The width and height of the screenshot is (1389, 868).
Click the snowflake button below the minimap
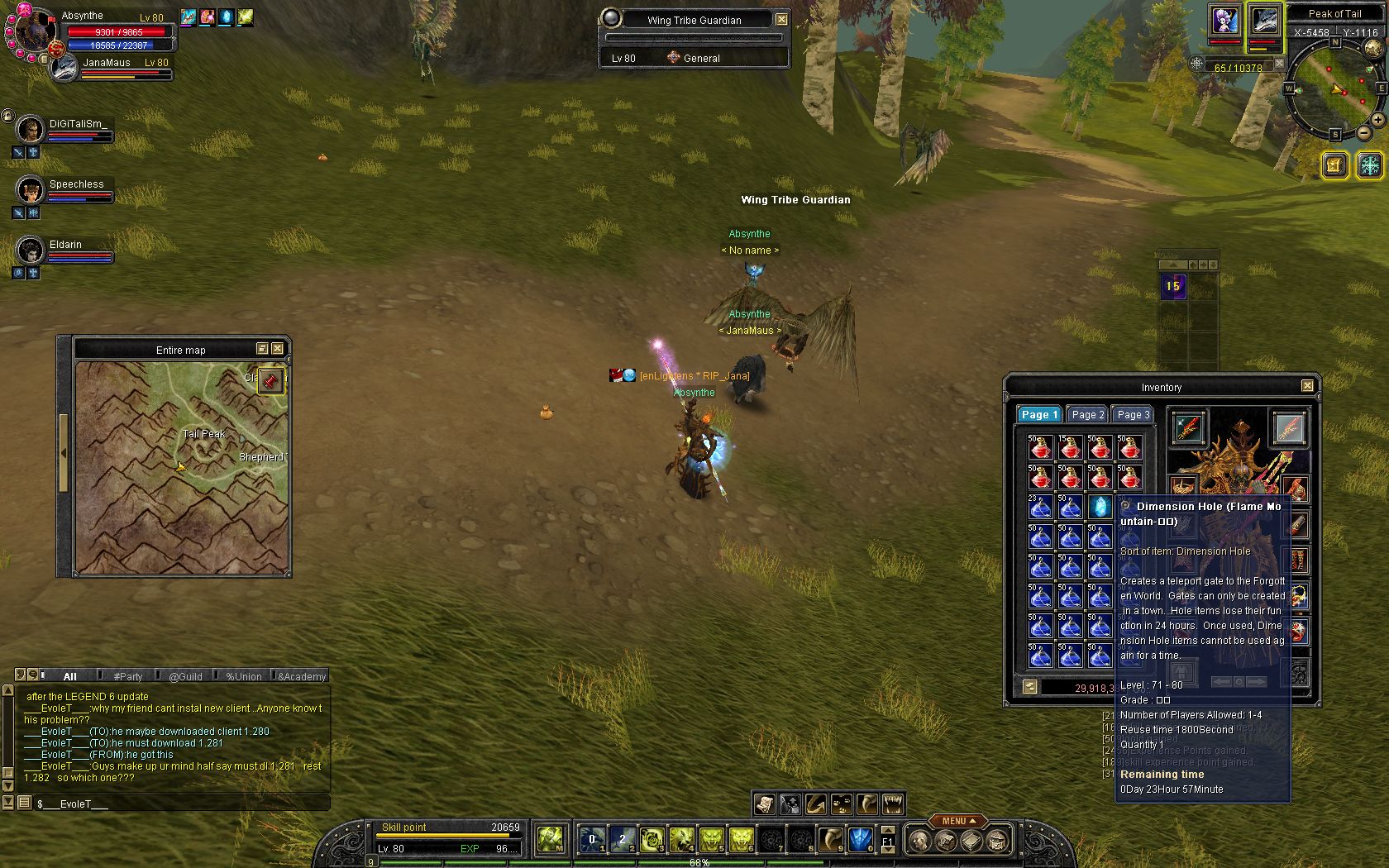coord(1369,165)
